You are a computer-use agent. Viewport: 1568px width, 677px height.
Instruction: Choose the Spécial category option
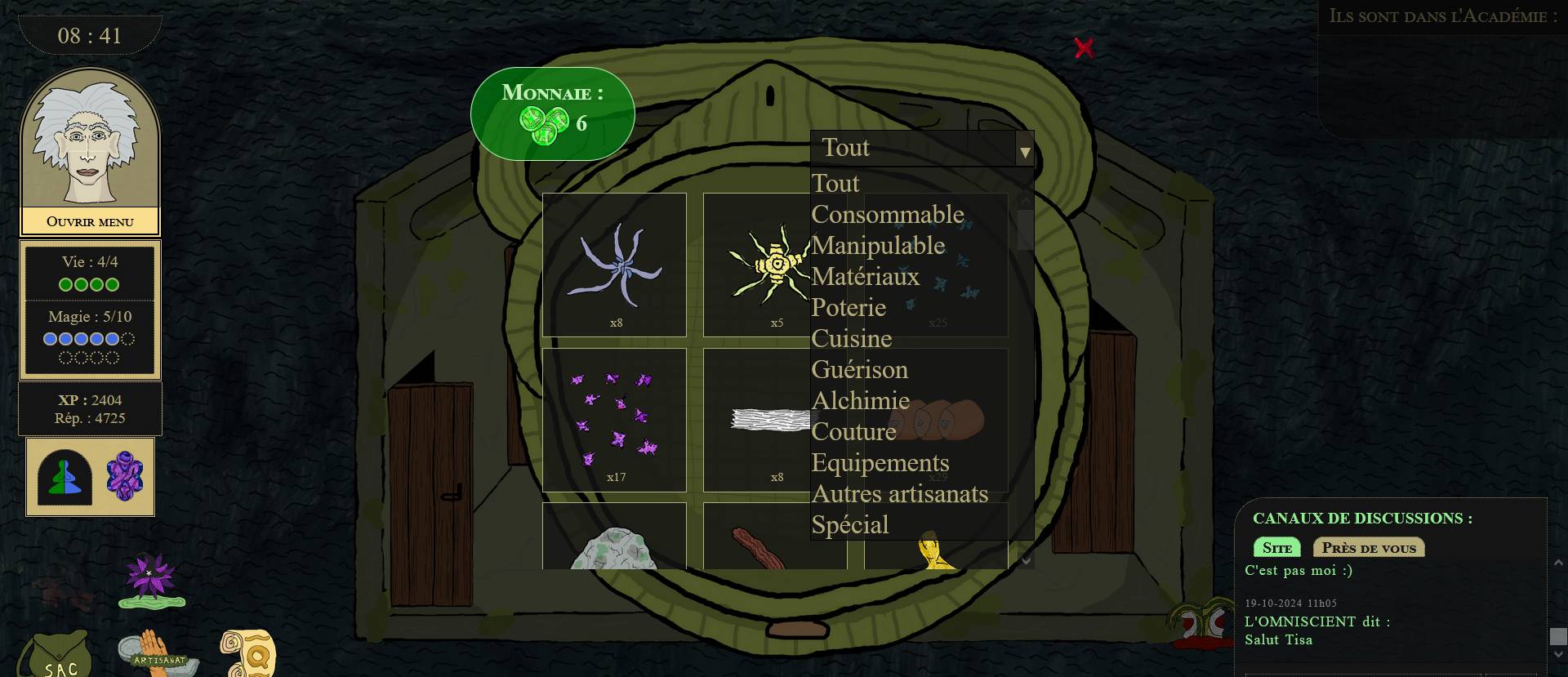pyautogui.click(x=849, y=525)
